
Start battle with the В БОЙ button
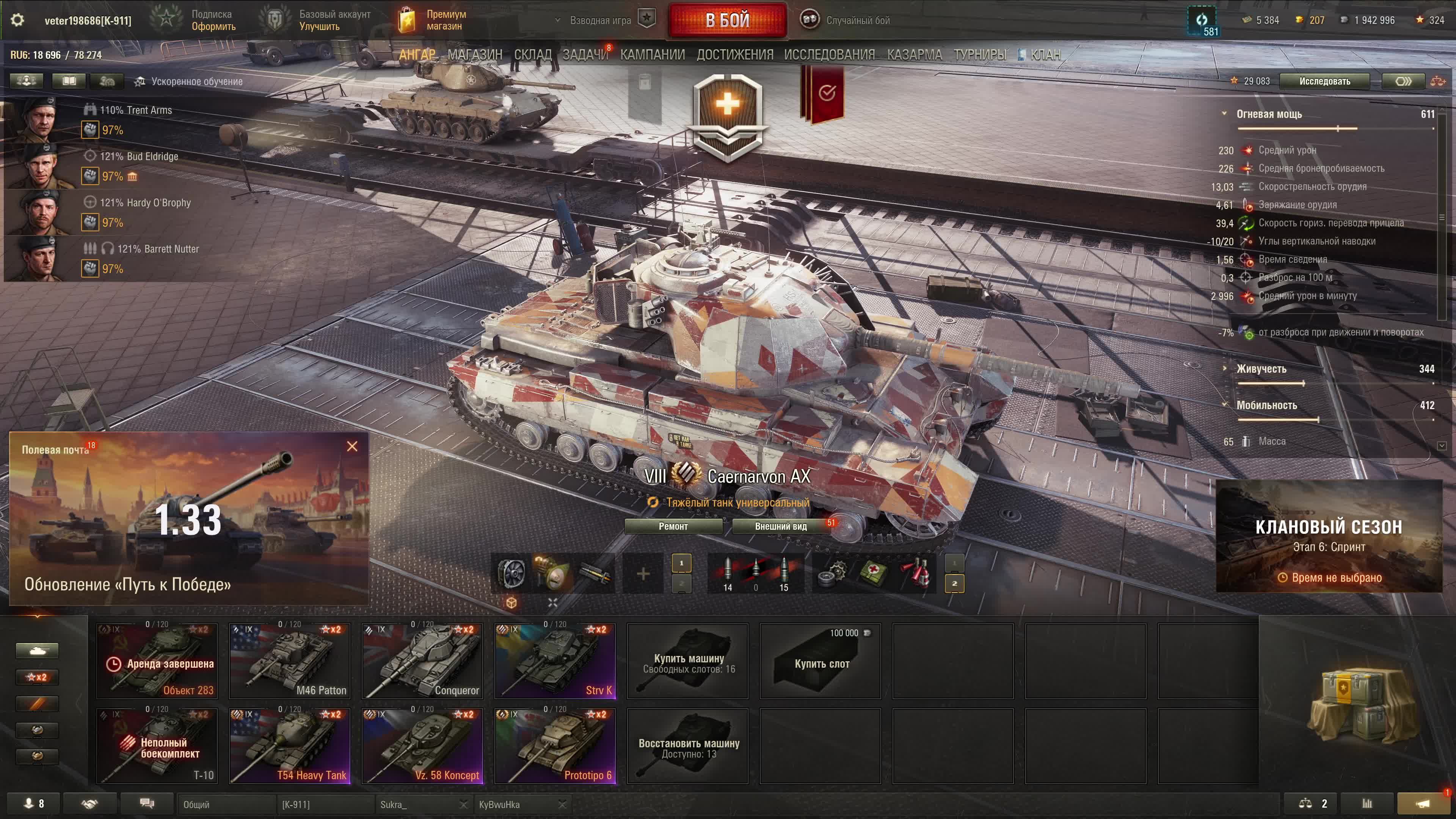[x=727, y=20]
